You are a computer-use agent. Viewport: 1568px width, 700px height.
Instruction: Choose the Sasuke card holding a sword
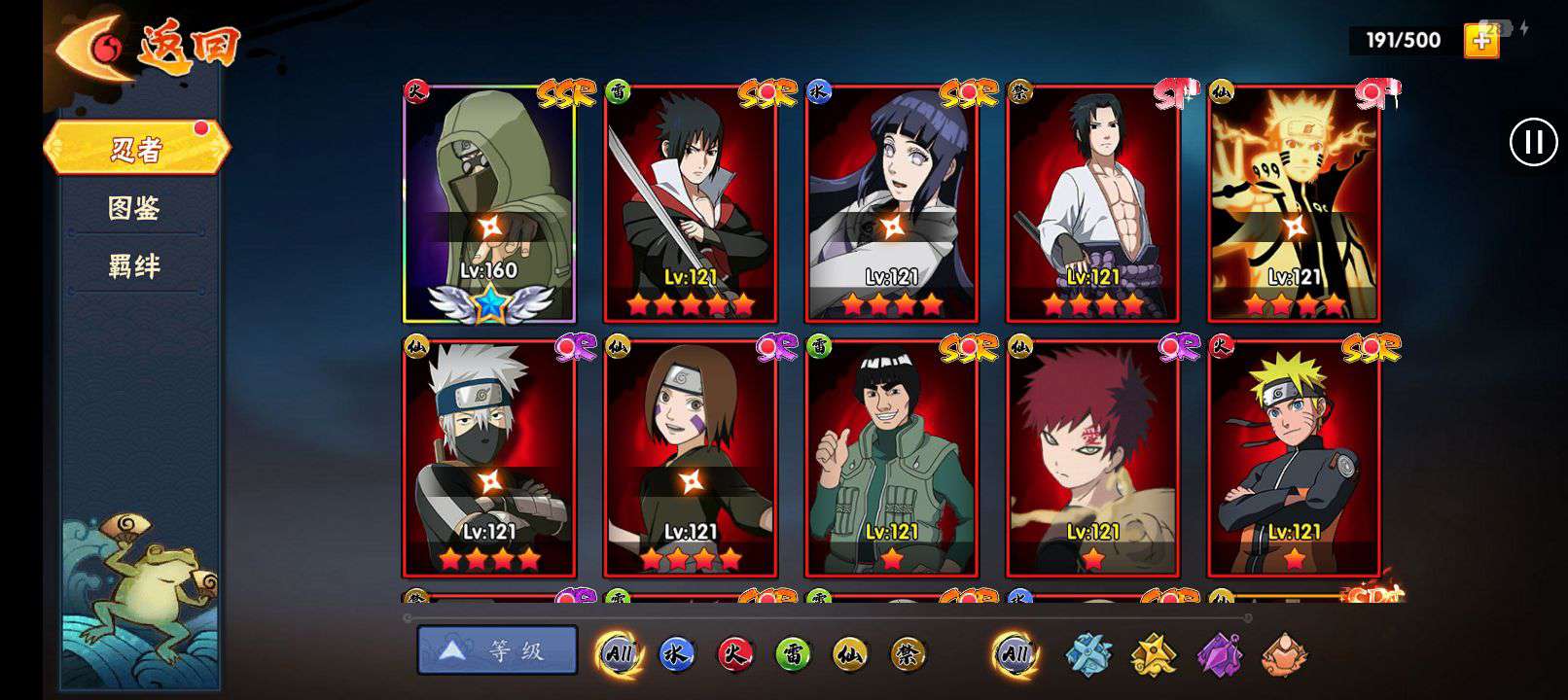691,204
